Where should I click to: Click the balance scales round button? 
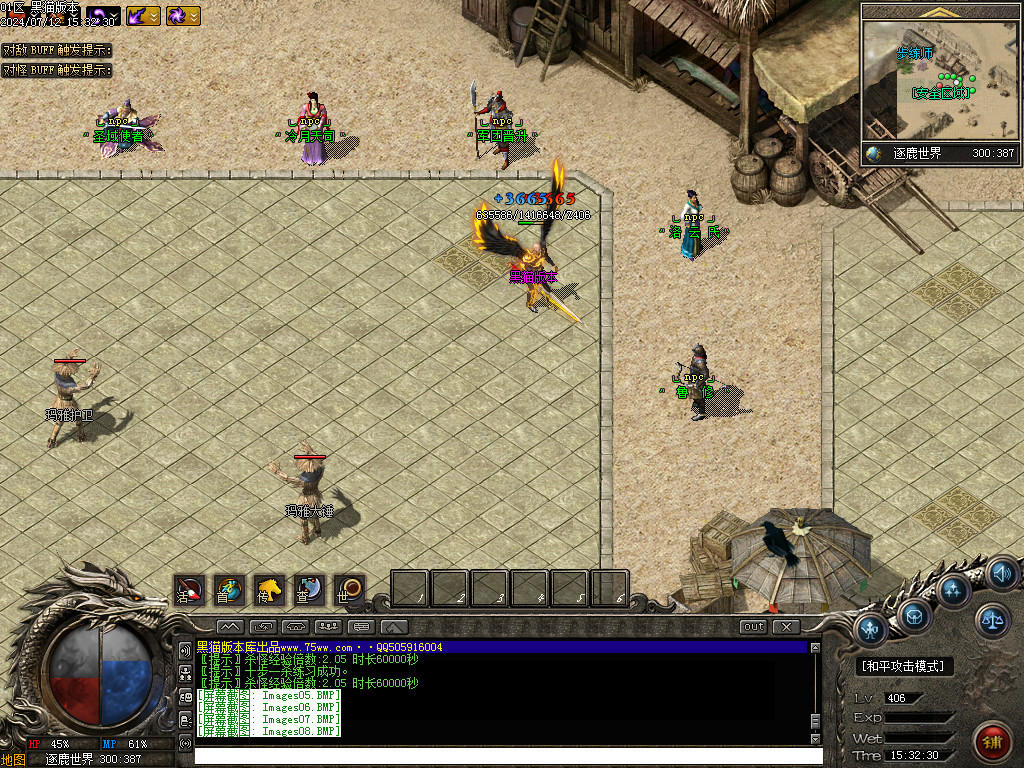coord(993,620)
